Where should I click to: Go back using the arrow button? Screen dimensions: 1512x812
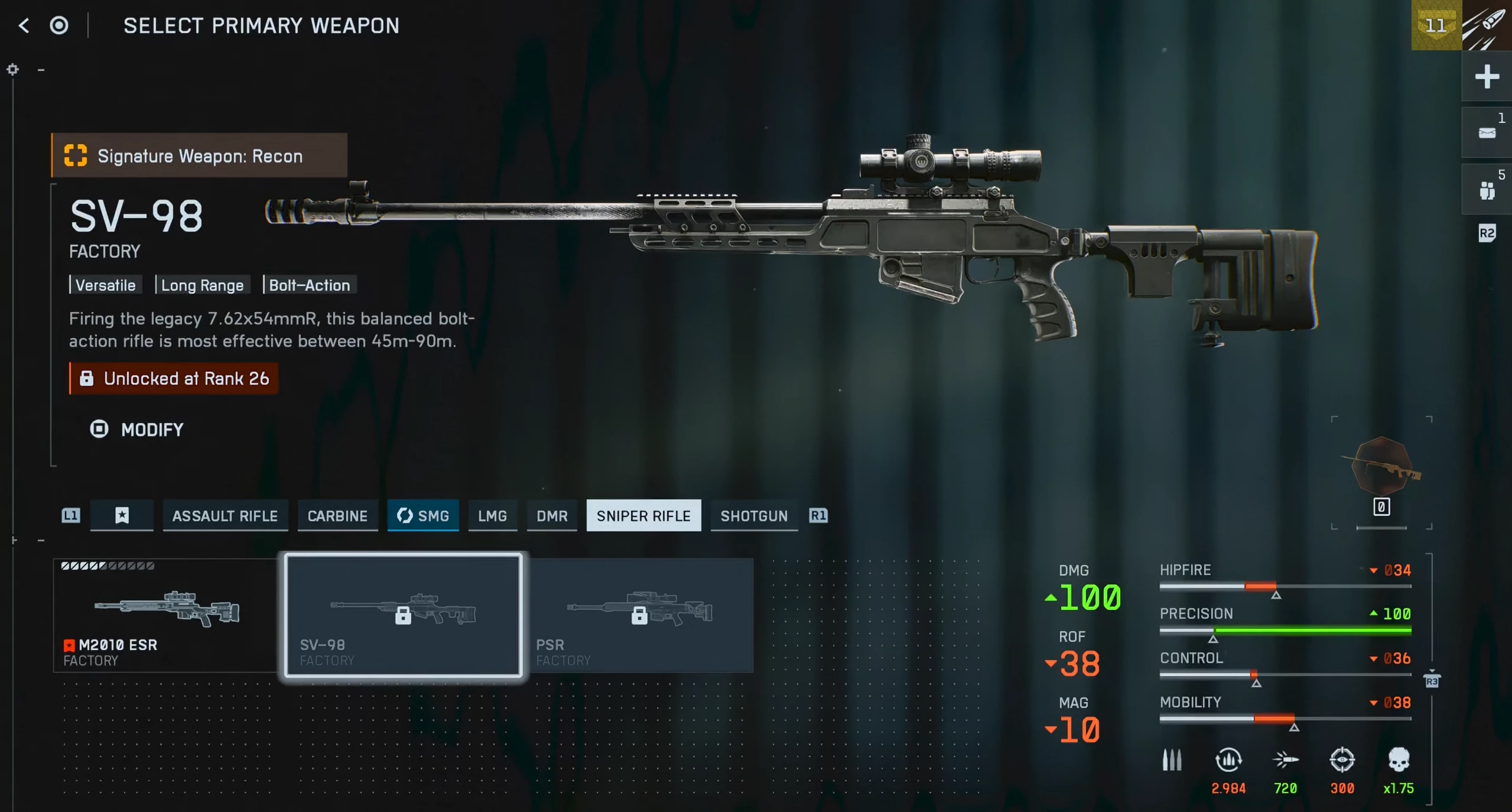click(24, 25)
